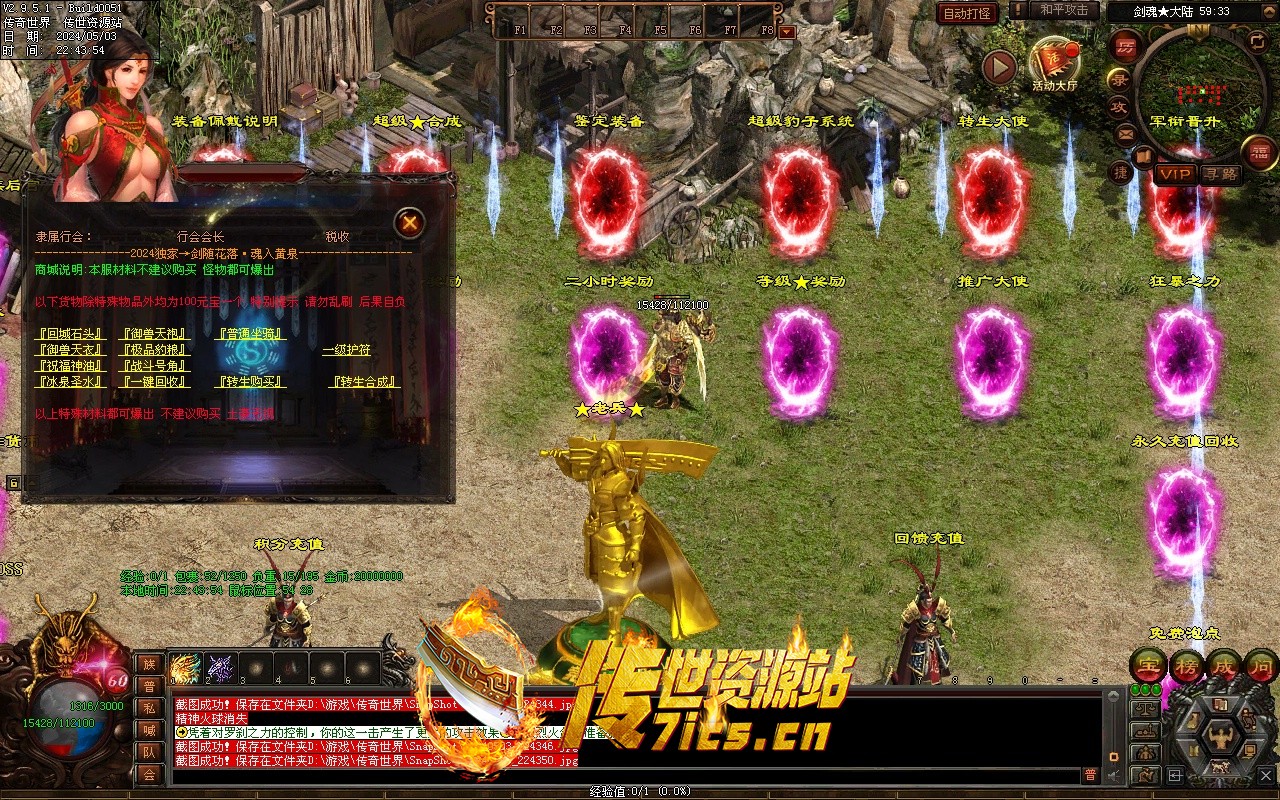Open the 普通坐骑 mount link

pos(252,334)
